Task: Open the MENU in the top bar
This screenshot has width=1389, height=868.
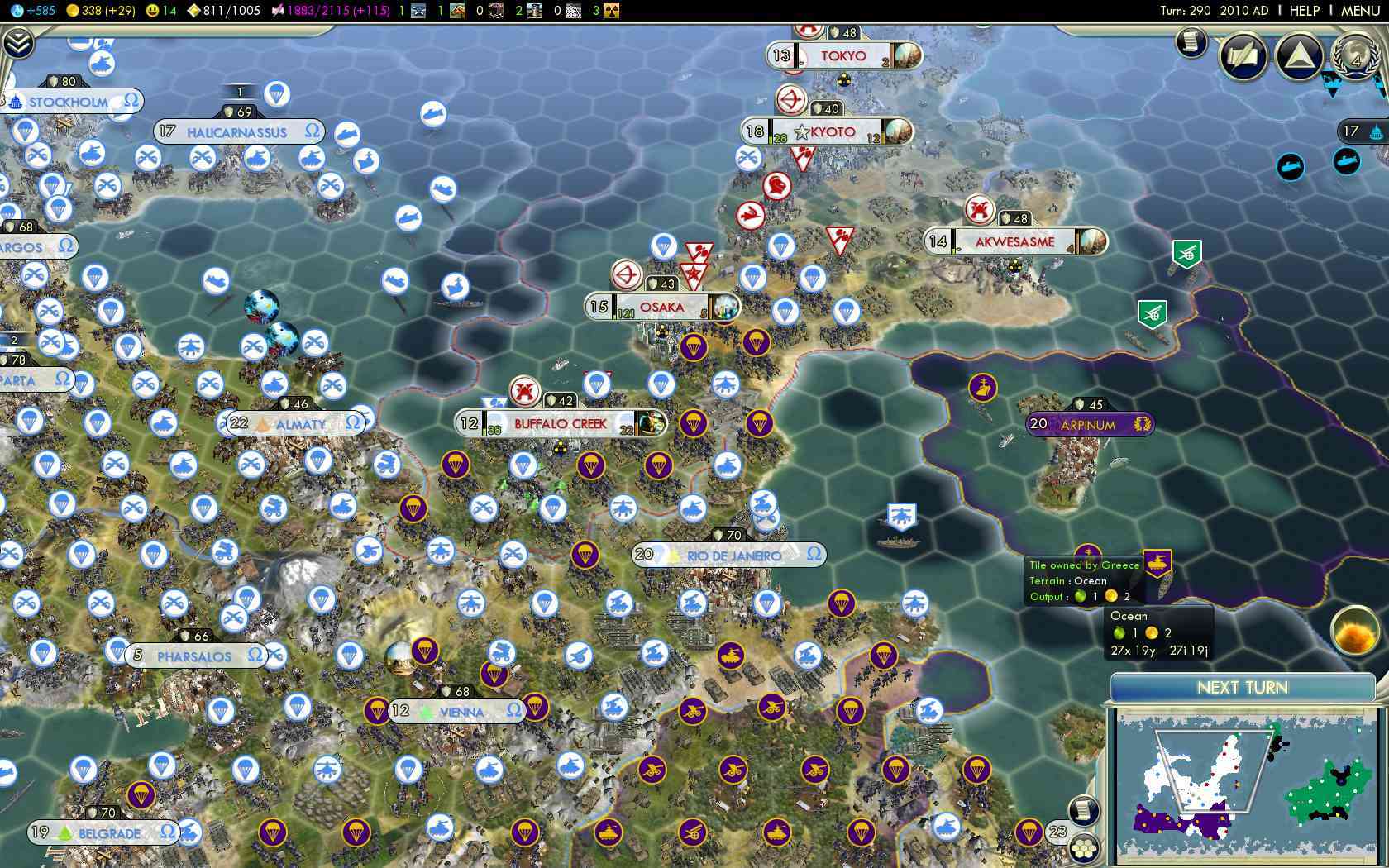Action: 1360,11
